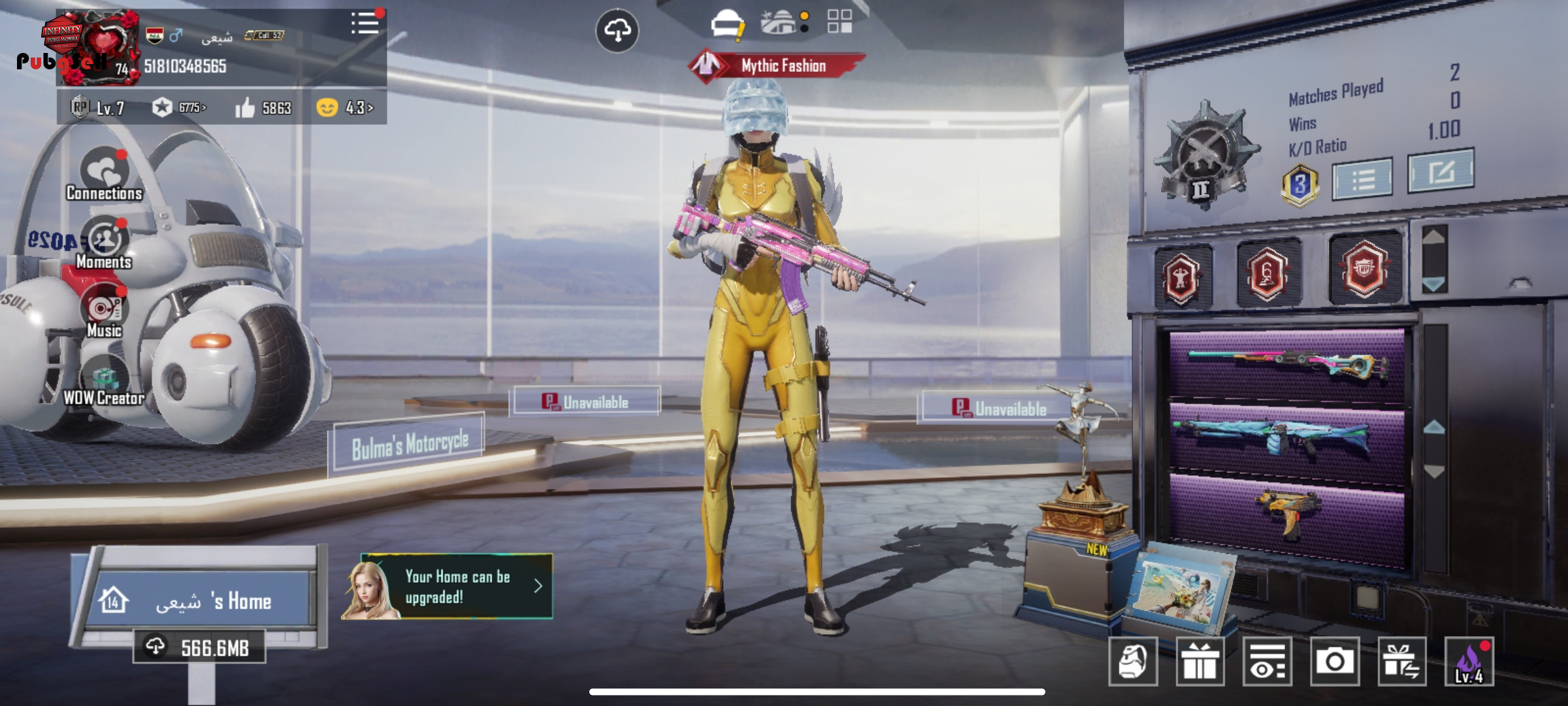Open the Lv.4 flame popularity icon
The image size is (1568, 706).
click(1469, 662)
